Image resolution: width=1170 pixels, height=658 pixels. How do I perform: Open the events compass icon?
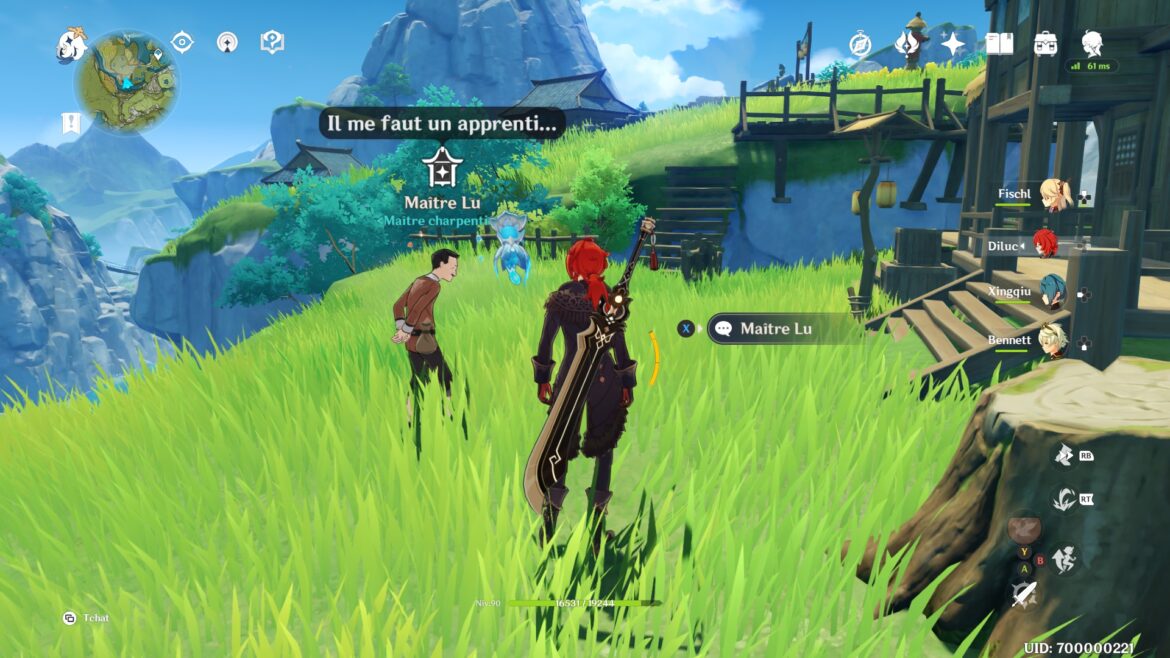pos(860,44)
